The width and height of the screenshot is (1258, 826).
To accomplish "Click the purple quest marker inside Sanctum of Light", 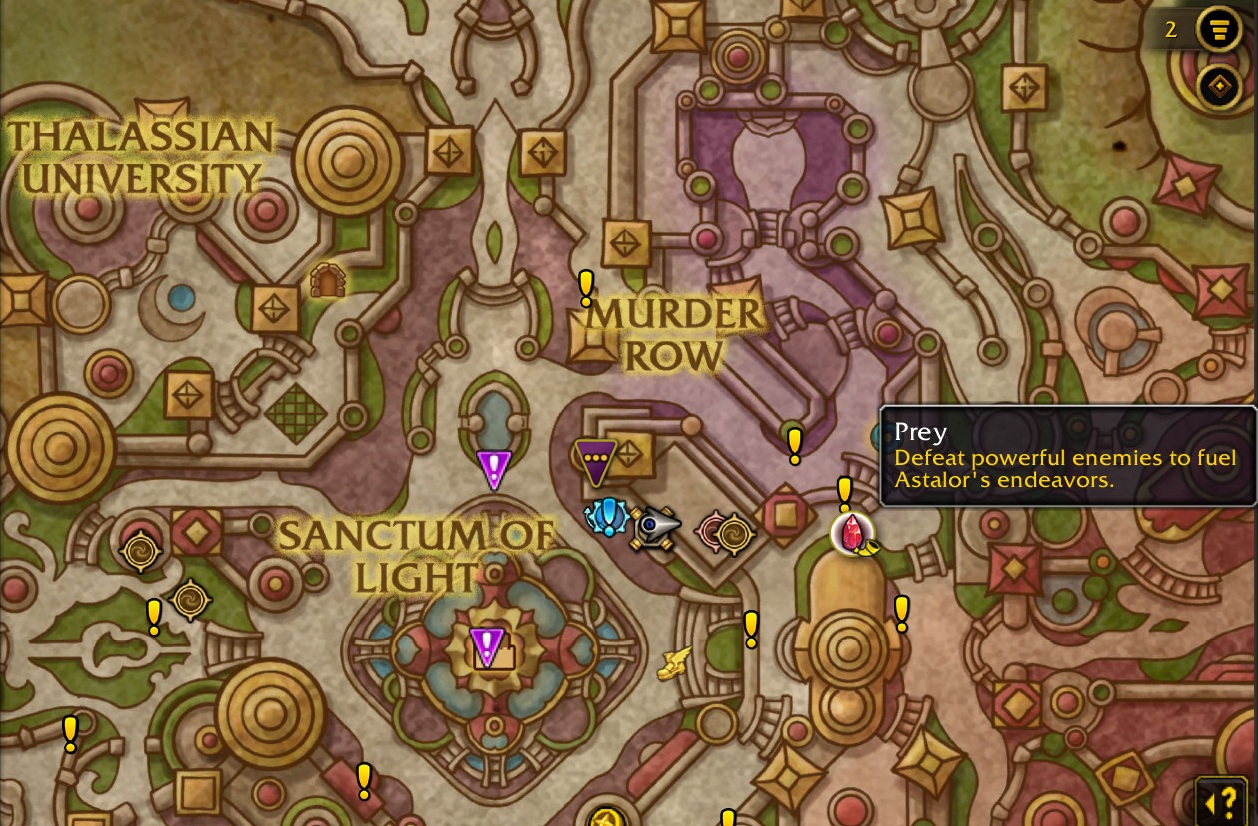I will 487,646.
